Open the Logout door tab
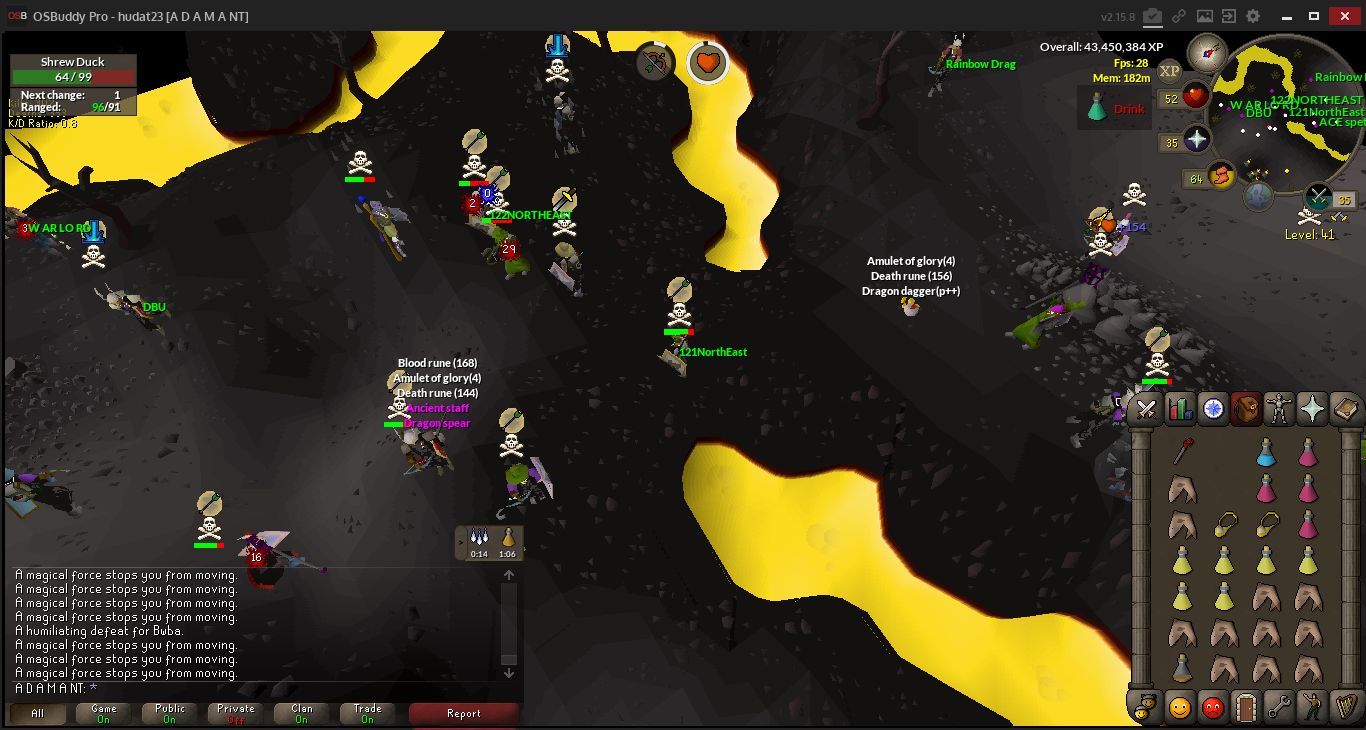 point(1246,707)
